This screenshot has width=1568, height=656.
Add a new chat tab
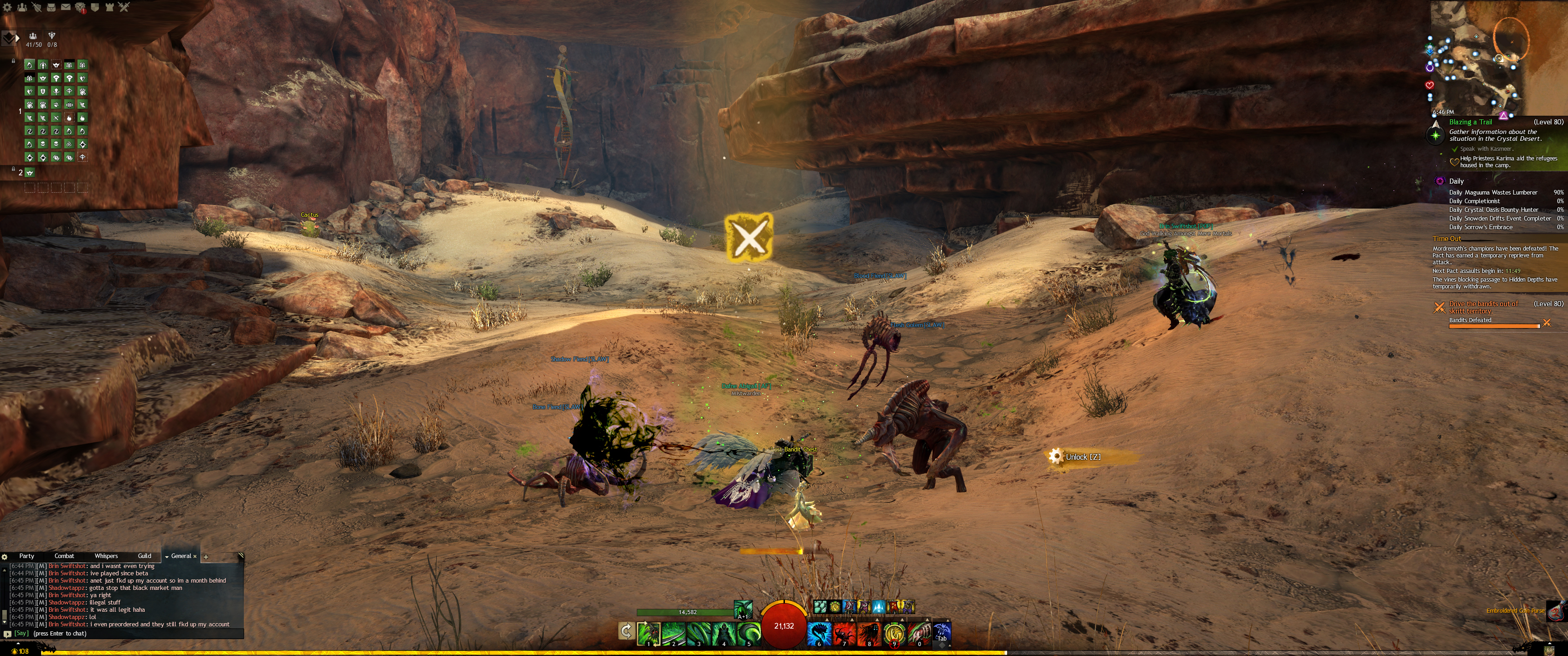point(206,556)
